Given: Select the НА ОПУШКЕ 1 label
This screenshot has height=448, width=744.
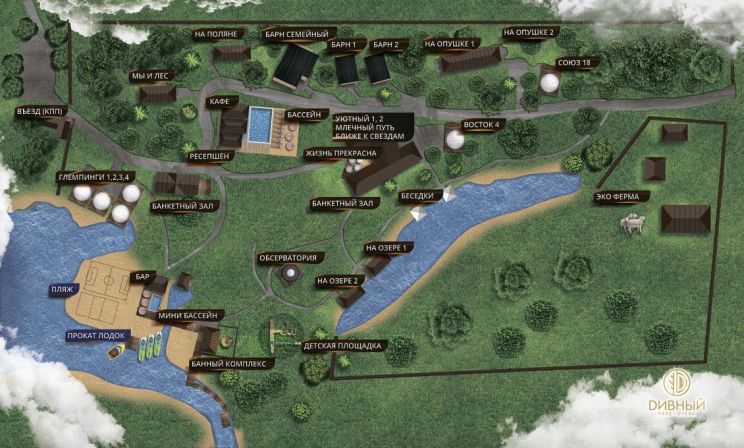Looking at the screenshot, I should pos(449,44).
